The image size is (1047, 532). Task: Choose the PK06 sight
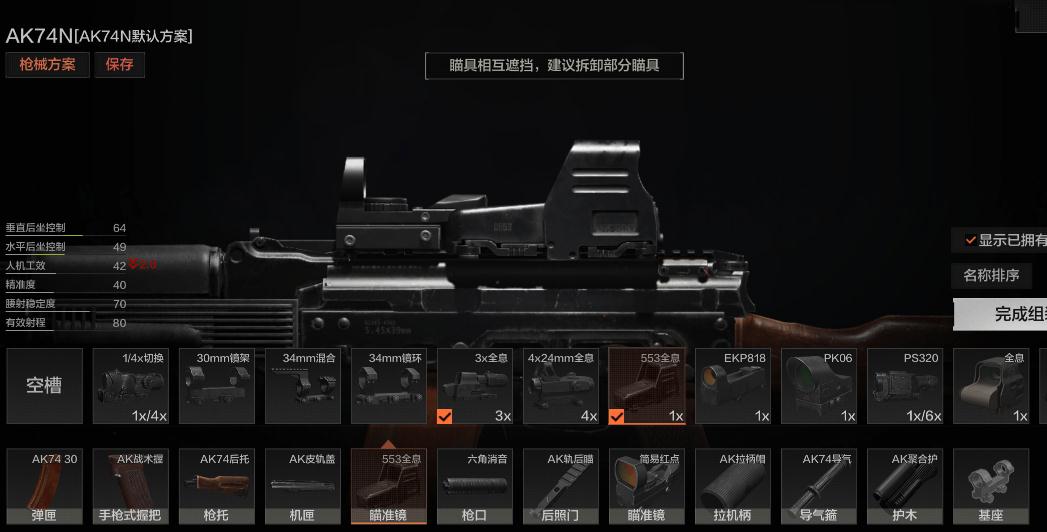pyautogui.click(x=818, y=386)
